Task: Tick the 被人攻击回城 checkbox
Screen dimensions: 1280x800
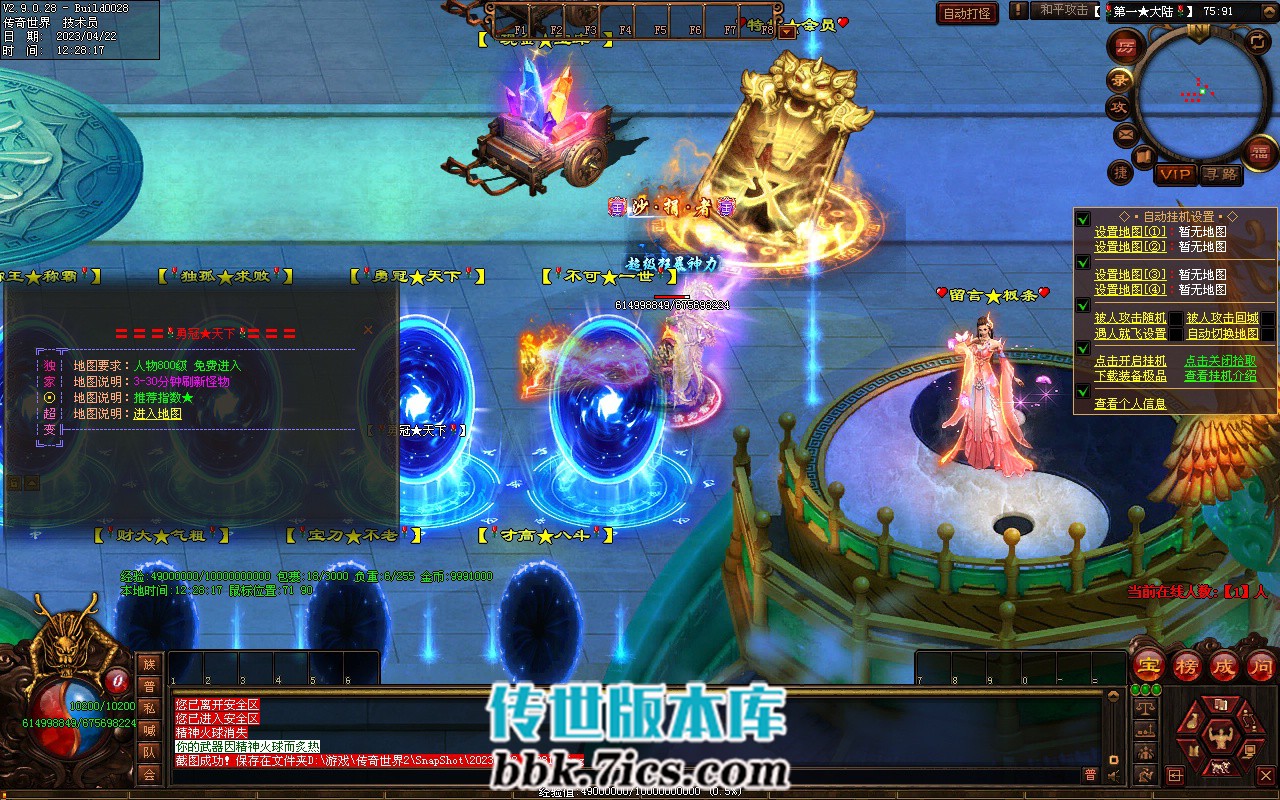Action: coord(1268,319)
